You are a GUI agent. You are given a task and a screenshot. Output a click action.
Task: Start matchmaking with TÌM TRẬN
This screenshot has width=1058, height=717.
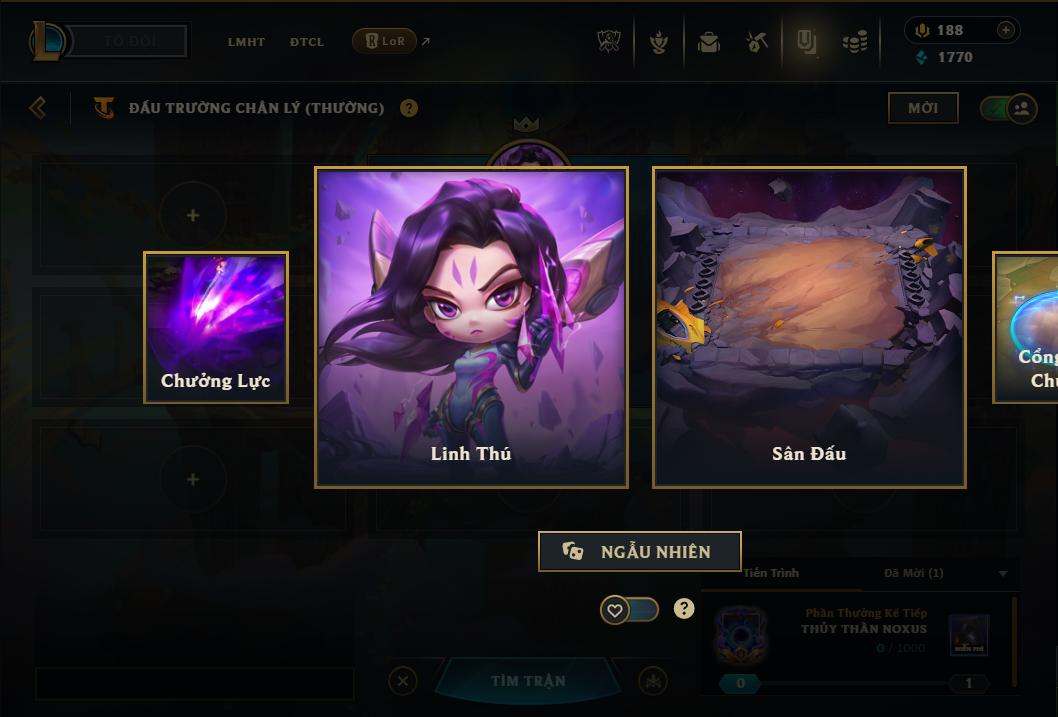coord(528,681)
